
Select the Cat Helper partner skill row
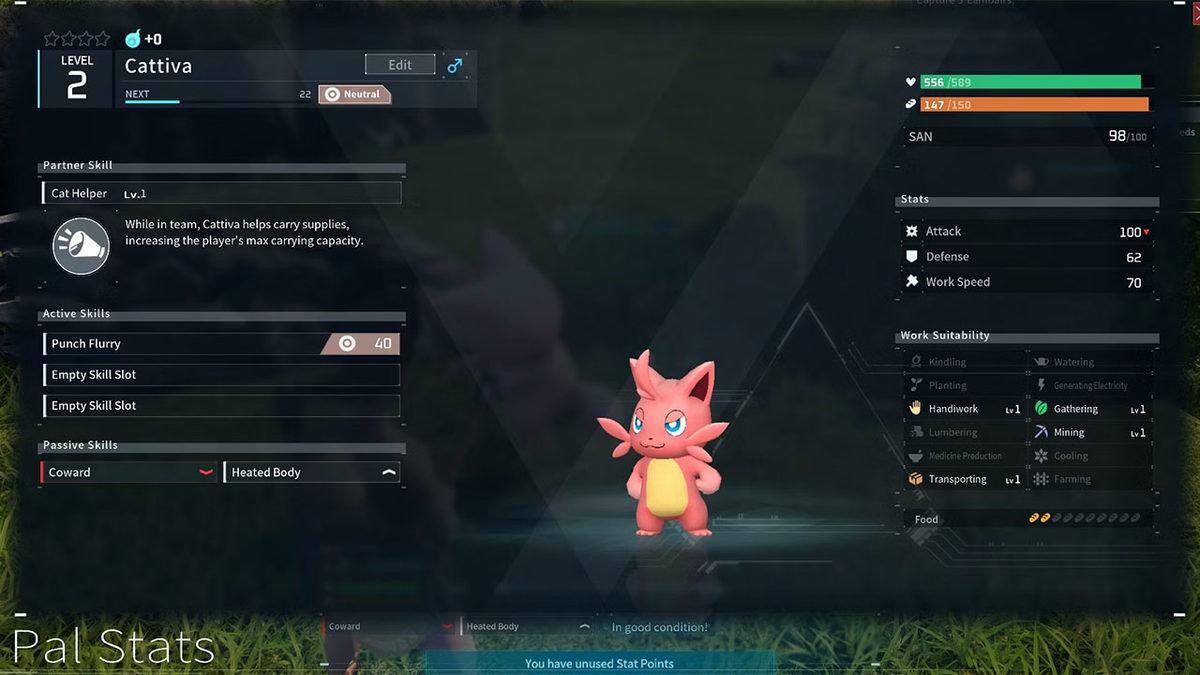221,193
